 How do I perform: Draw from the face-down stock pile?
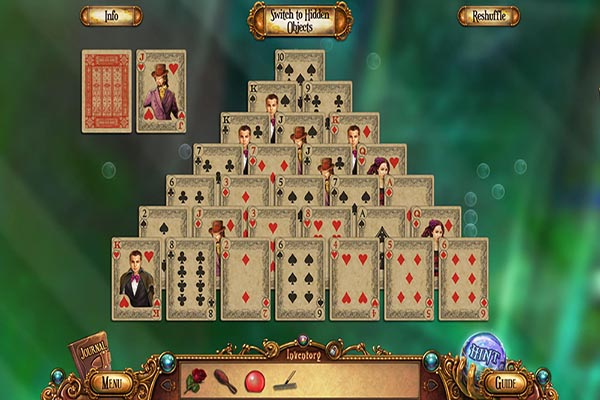click(106, 91)
